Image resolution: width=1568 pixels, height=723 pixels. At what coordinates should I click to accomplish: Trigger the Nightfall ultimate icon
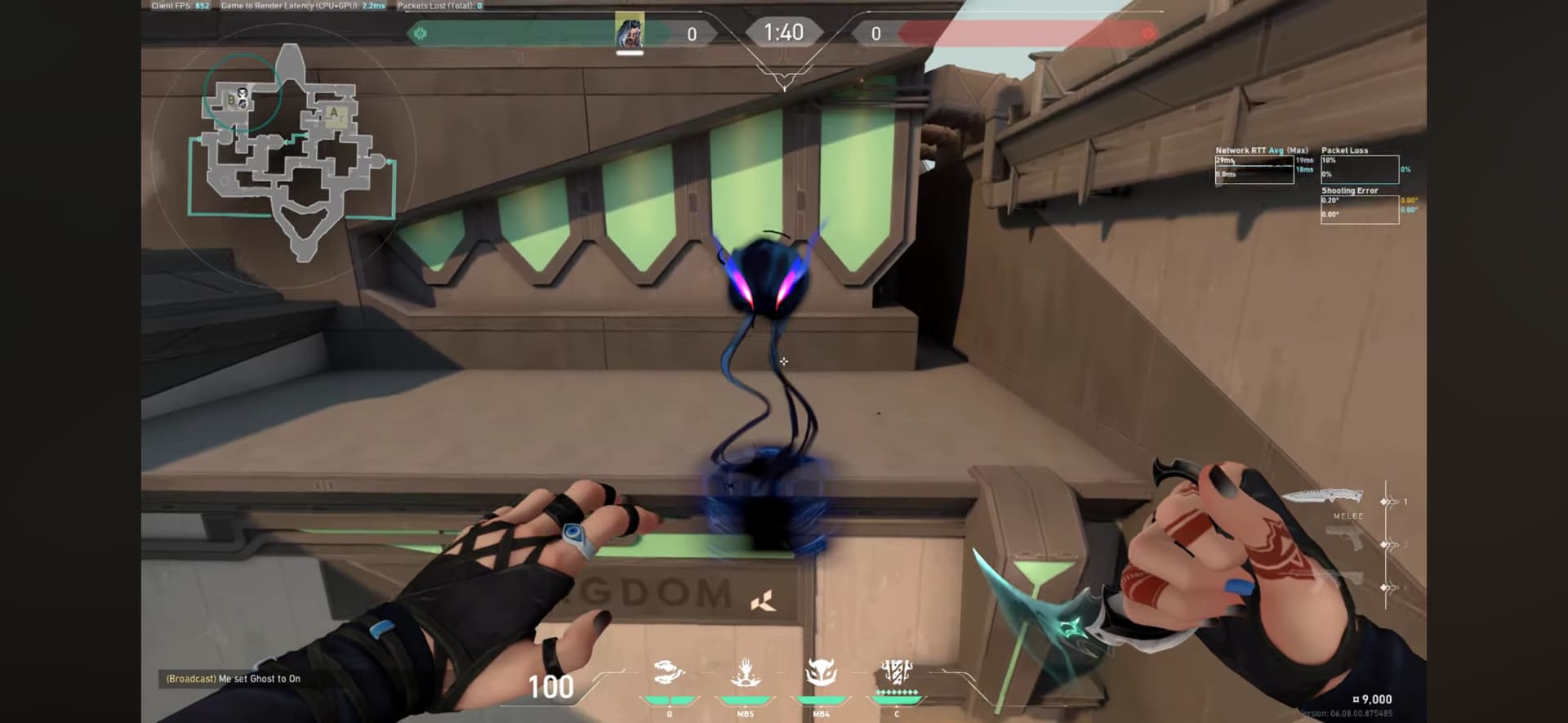click(897, 674)
